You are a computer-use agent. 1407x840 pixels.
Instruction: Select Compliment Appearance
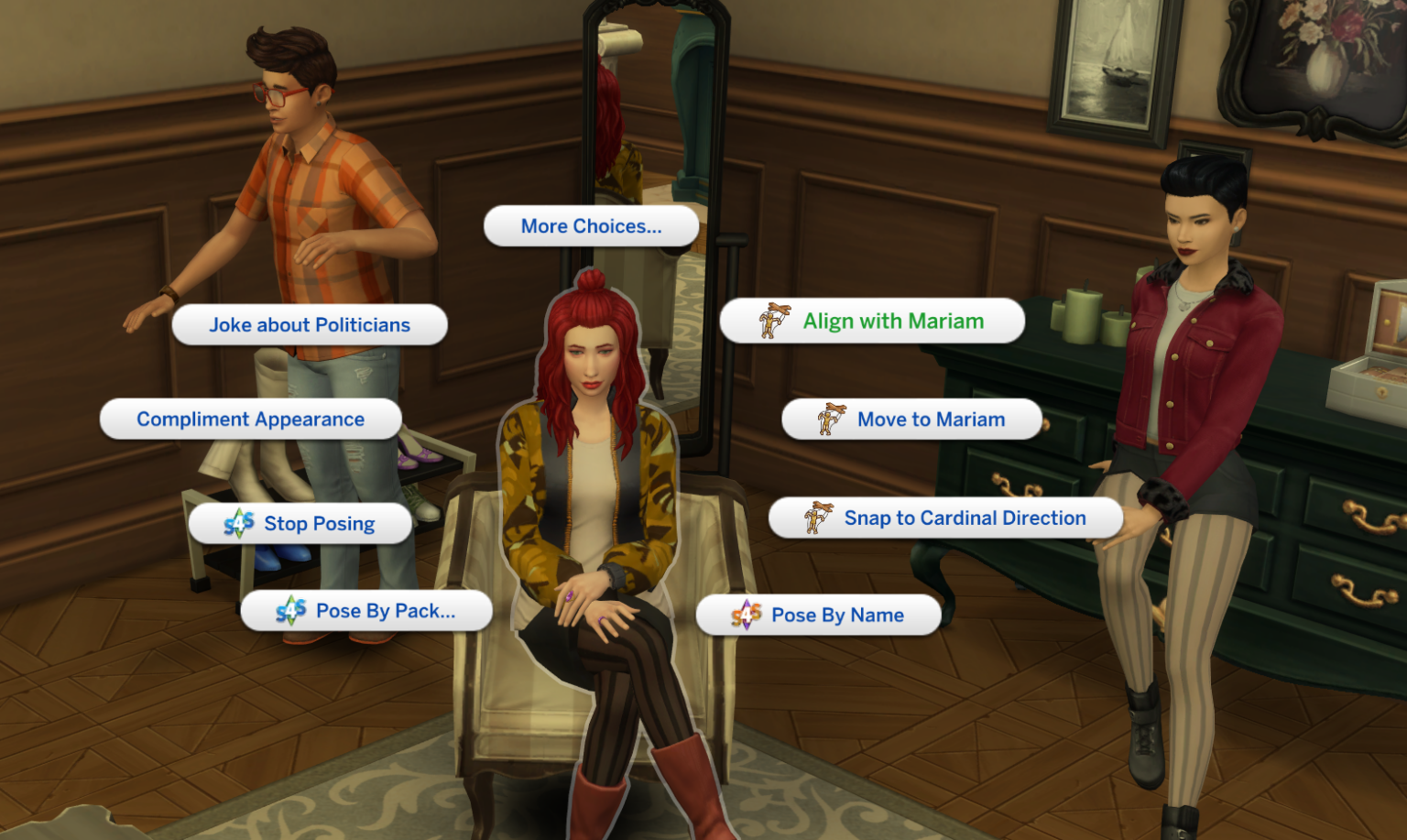point(250,419)
